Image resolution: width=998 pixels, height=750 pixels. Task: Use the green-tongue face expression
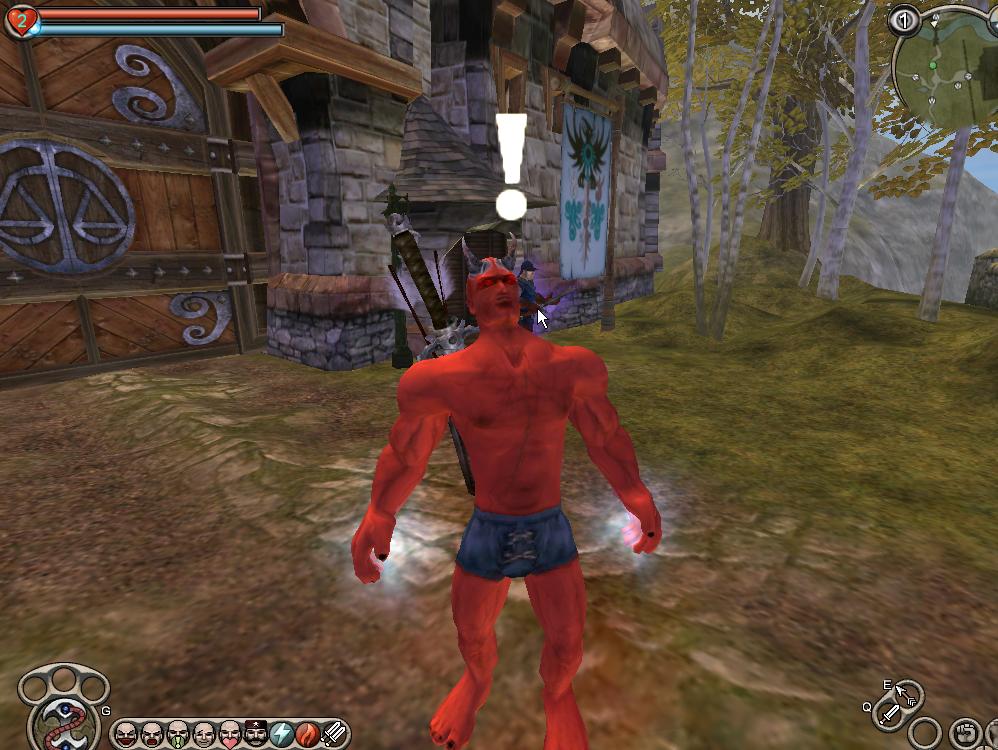click(178, 735)
